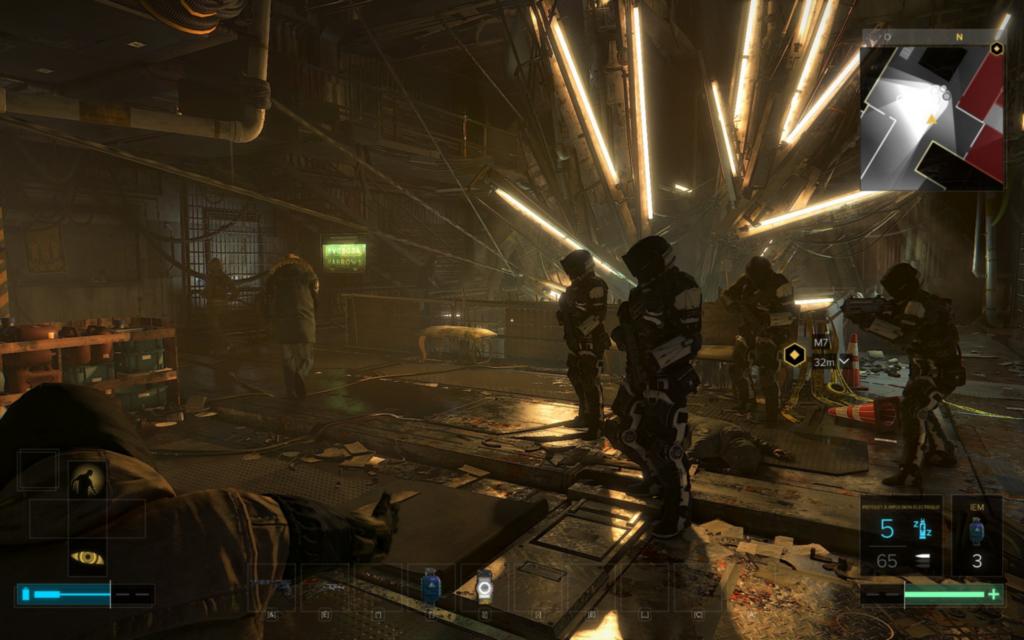The height and width of the screenshot is (640, 1024).
Task: Select the white-ring device hotbar slot
Action: coord(484,587)
